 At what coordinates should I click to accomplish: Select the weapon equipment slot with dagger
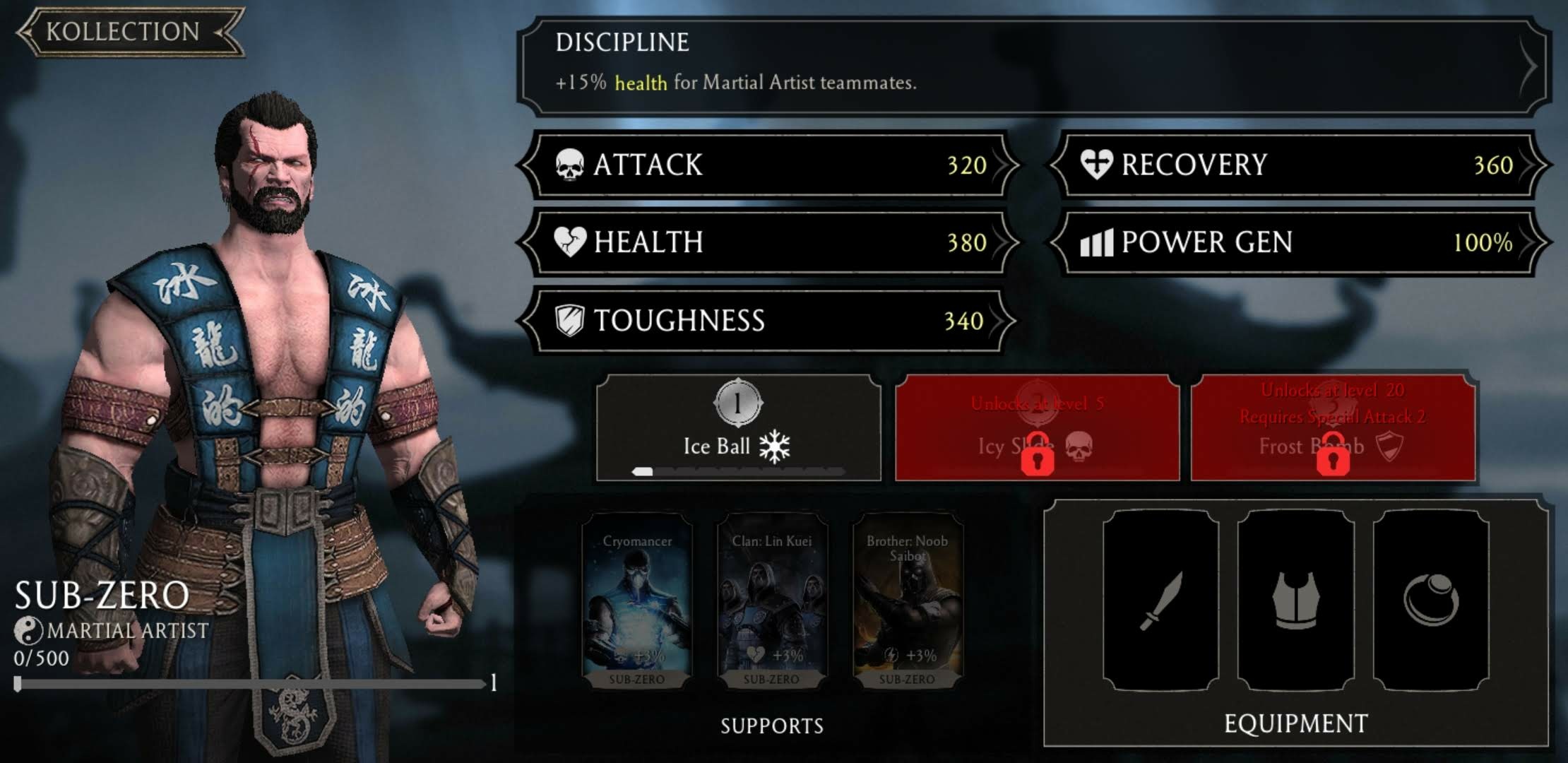1160,601
